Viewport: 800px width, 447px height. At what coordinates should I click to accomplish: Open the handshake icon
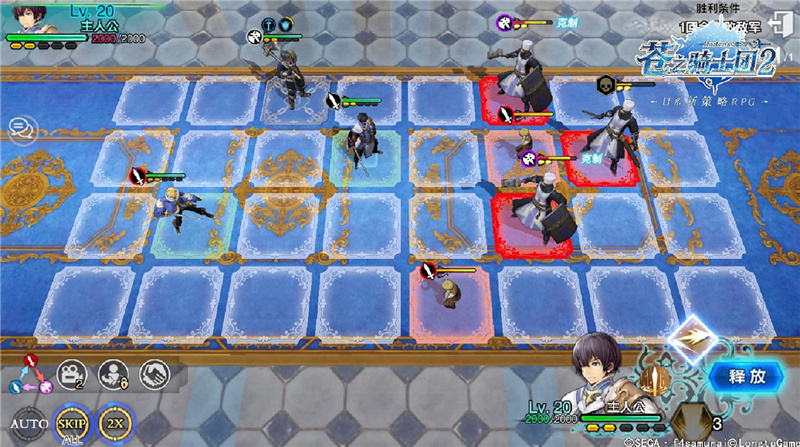point(155,373)
